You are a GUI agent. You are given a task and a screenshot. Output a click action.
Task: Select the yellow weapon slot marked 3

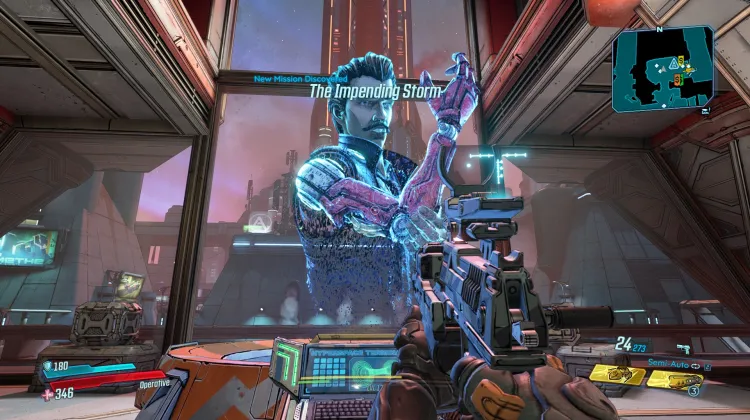pyautogui.click(x=674, y=379)
